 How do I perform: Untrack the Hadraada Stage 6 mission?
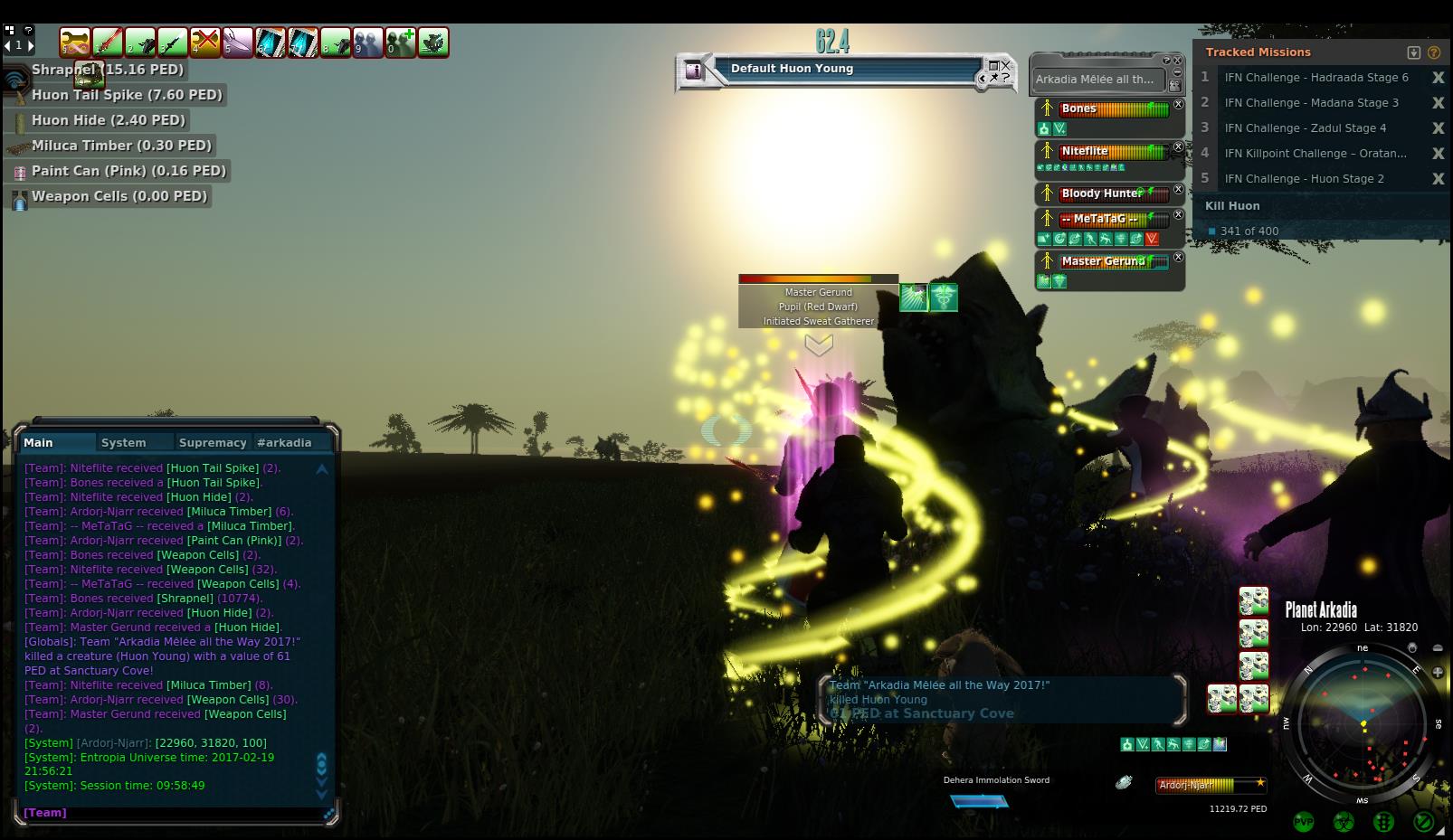coord(1438,78)
